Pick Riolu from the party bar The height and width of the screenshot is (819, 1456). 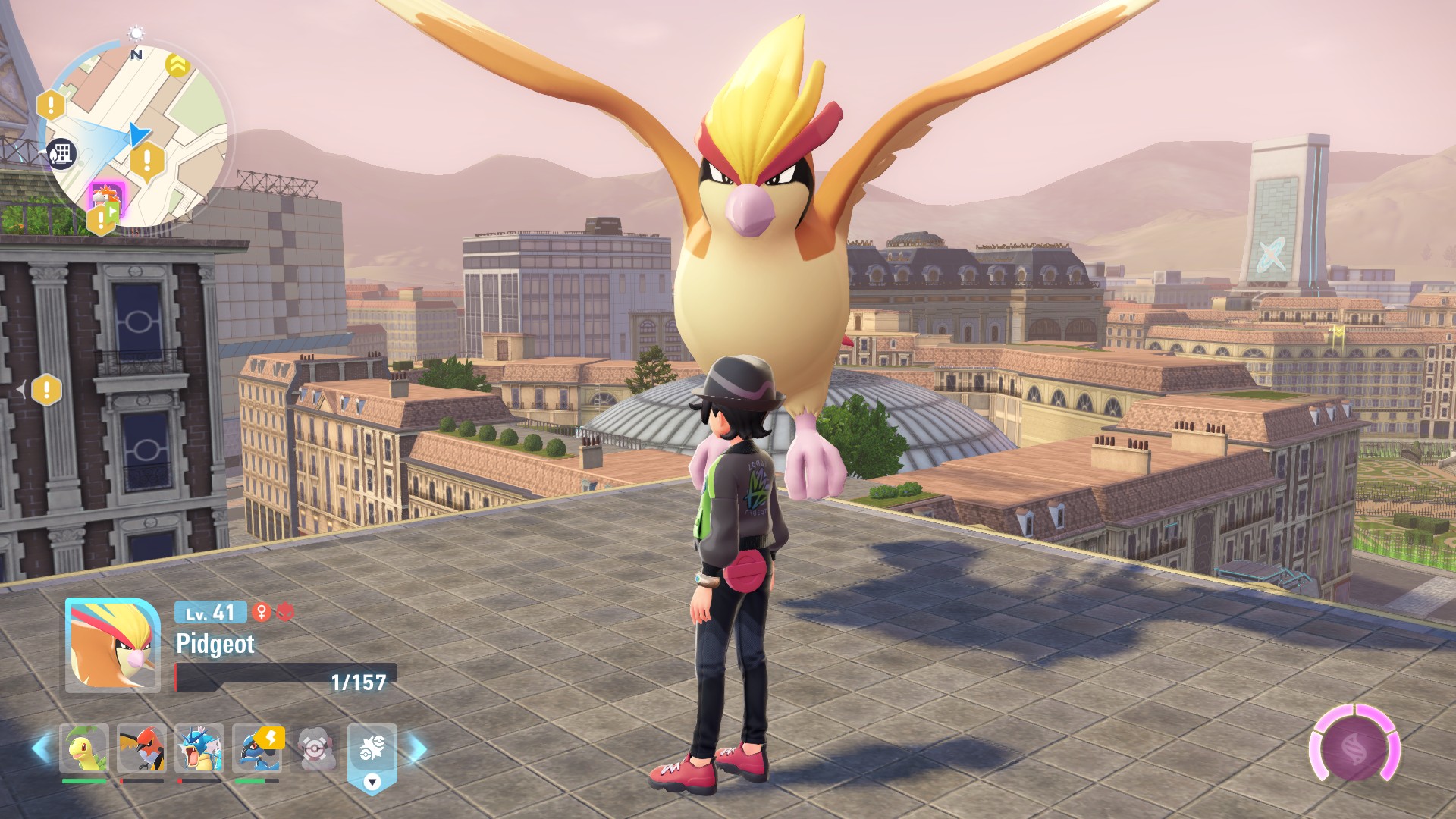(257, 748)
